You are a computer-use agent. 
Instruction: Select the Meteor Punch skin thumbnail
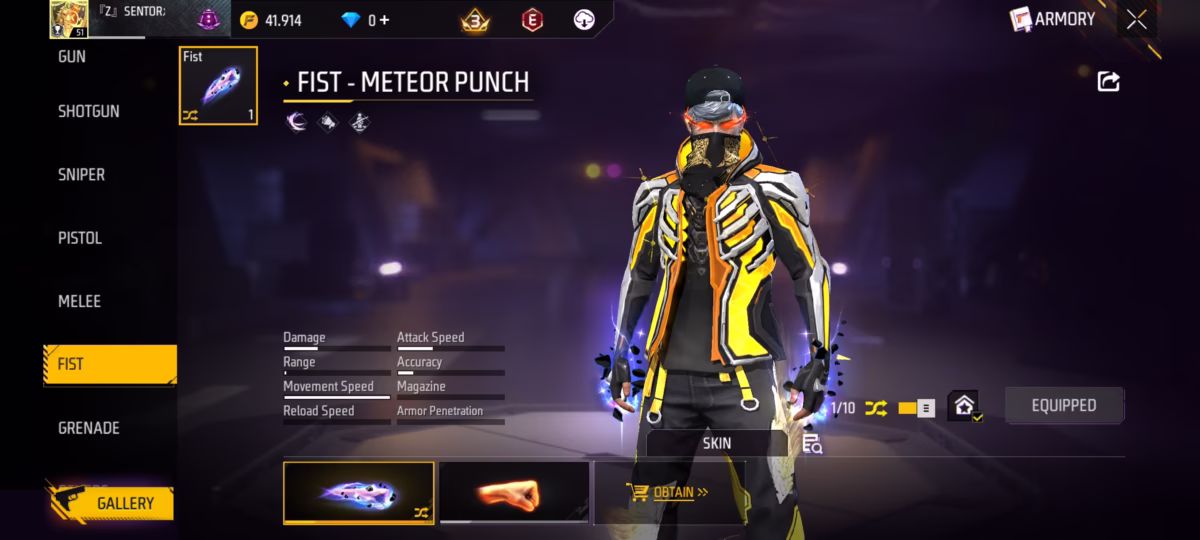click(x=359, y=493)
